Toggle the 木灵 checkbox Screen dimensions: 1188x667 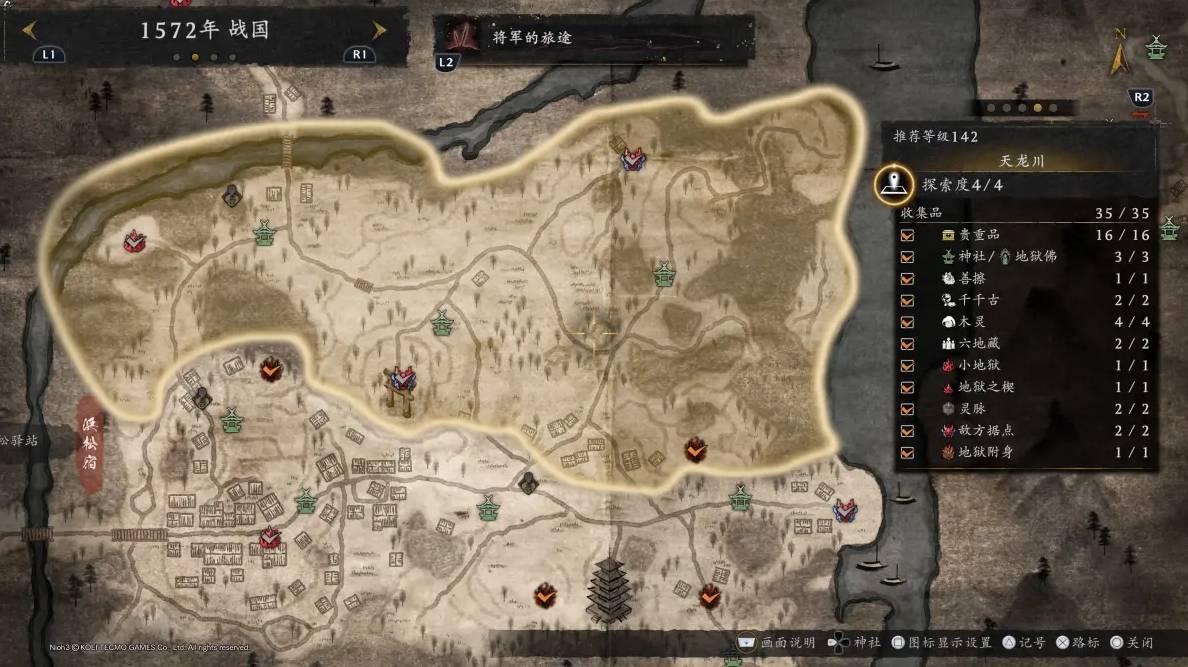pos(907,322)
